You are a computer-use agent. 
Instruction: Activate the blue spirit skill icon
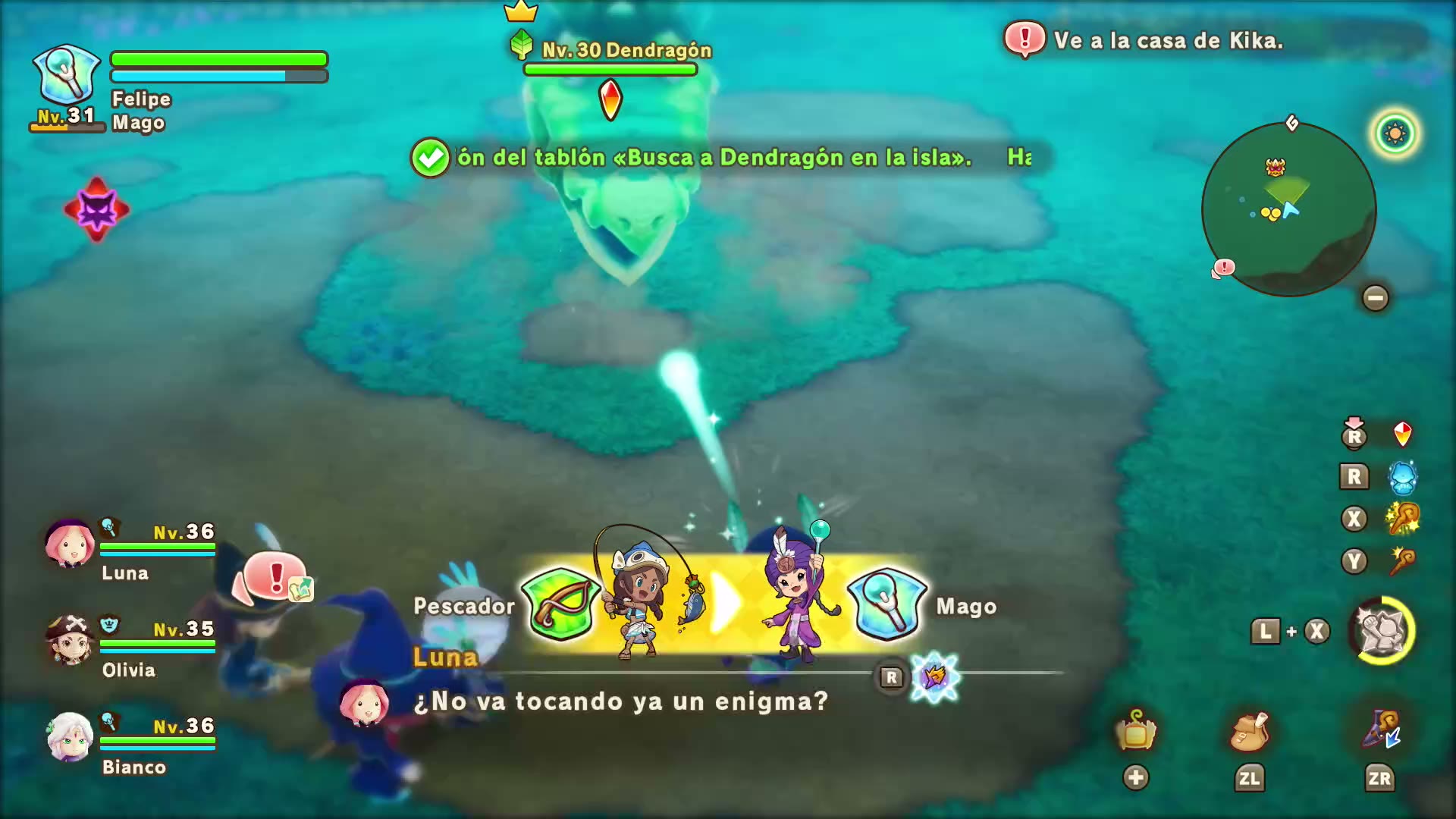(x=1402, y=477)
